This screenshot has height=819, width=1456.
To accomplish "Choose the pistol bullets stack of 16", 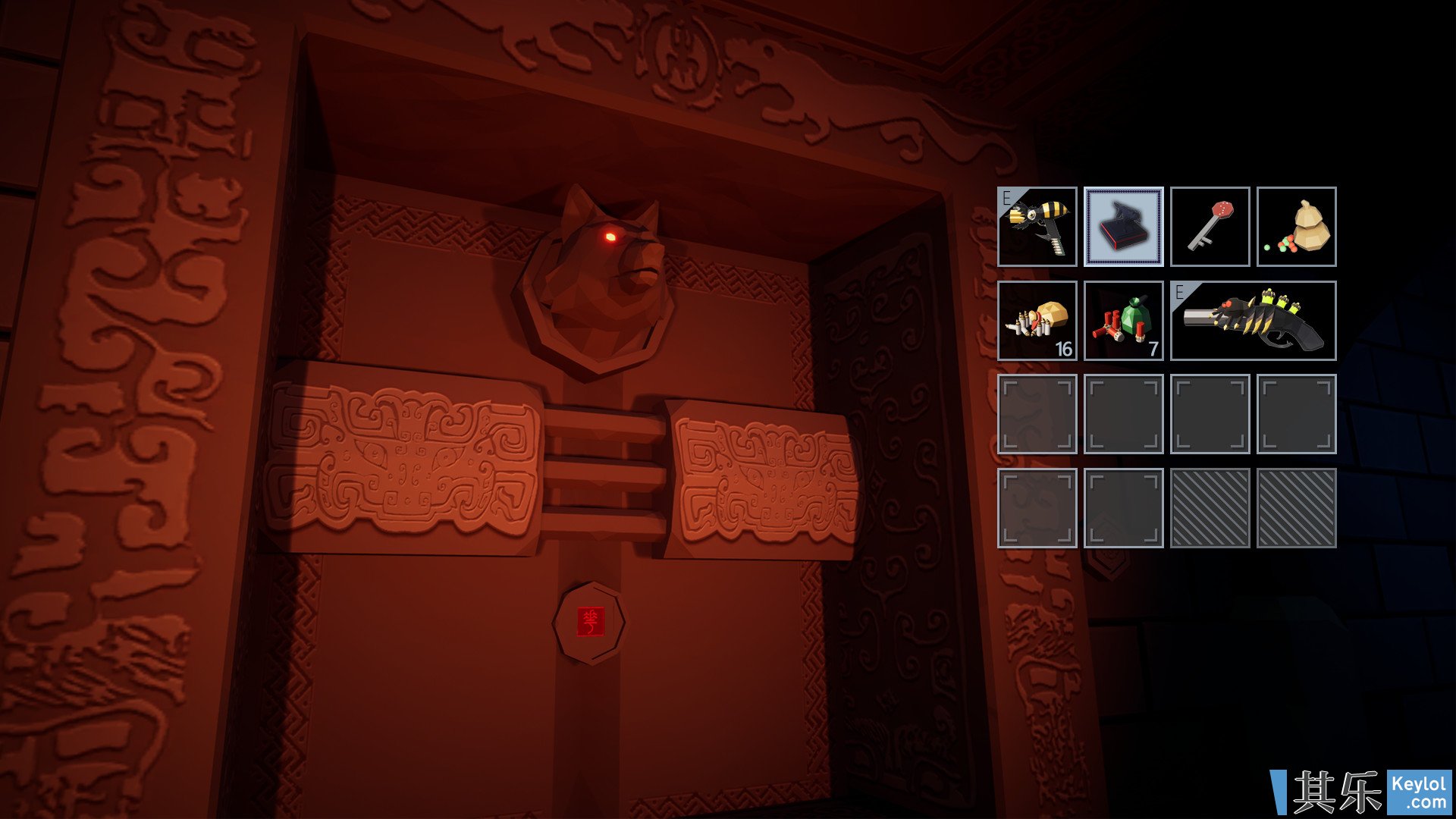I will 1037,321.
